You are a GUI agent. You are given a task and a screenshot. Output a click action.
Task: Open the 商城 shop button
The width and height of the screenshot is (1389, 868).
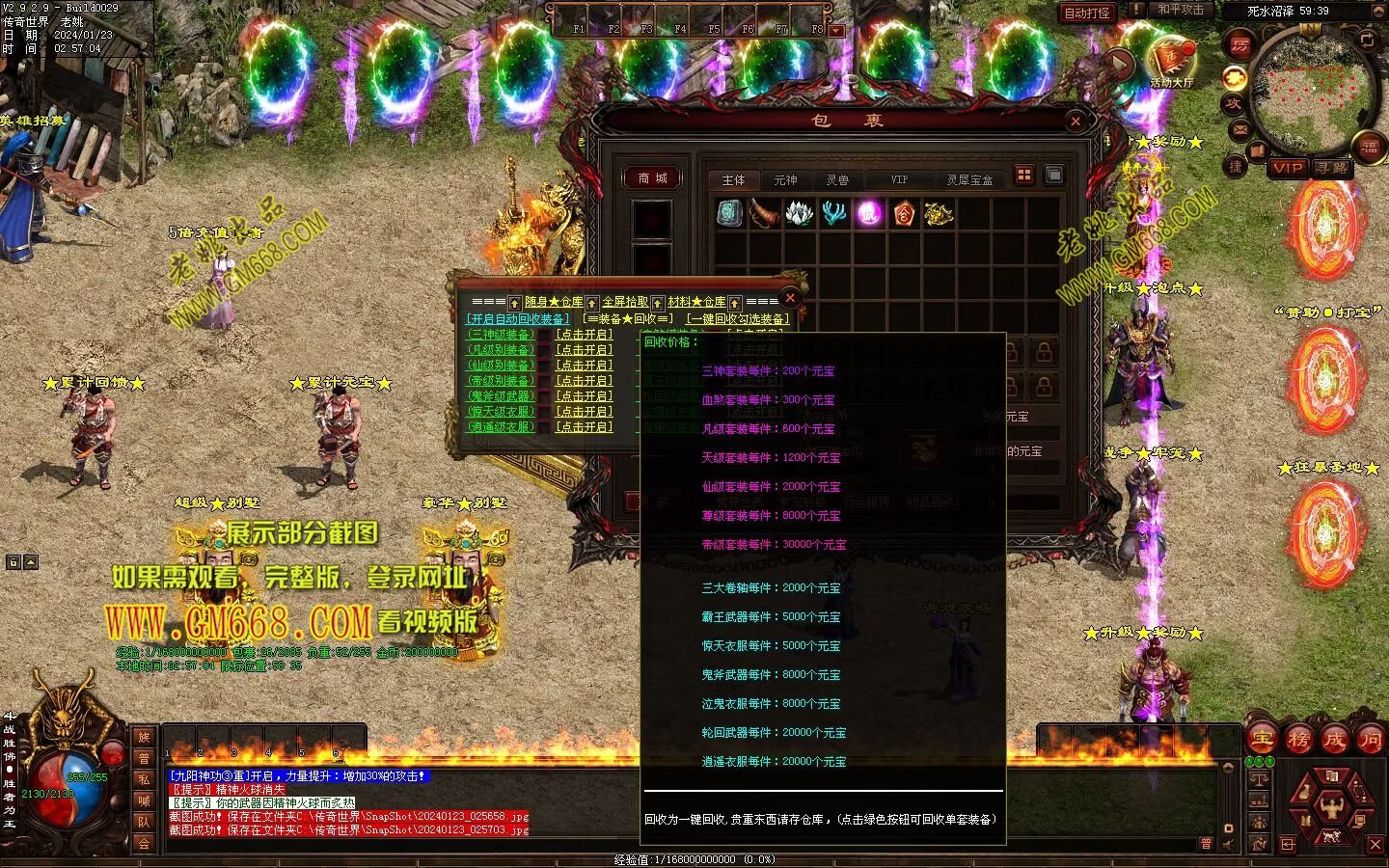[652, 178]
